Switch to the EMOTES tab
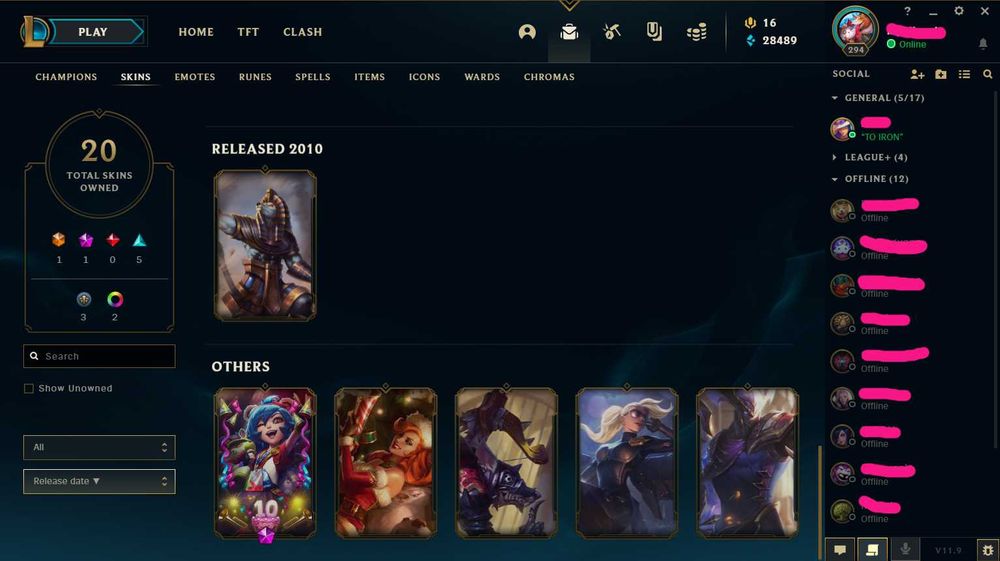1000x561 pixels. (x=195, y=77)
